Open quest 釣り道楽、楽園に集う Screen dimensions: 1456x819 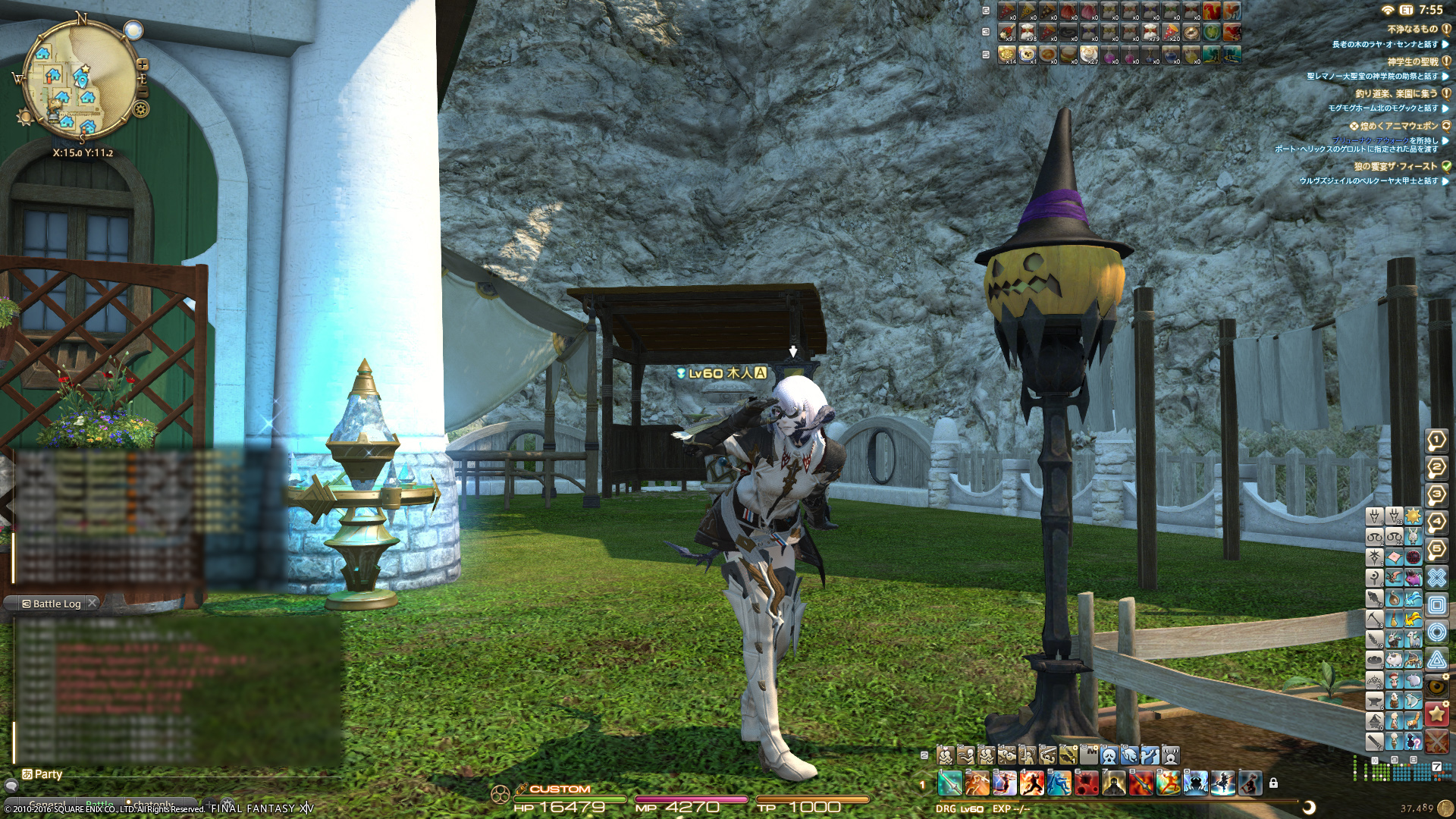click(x=1396, y=93)
